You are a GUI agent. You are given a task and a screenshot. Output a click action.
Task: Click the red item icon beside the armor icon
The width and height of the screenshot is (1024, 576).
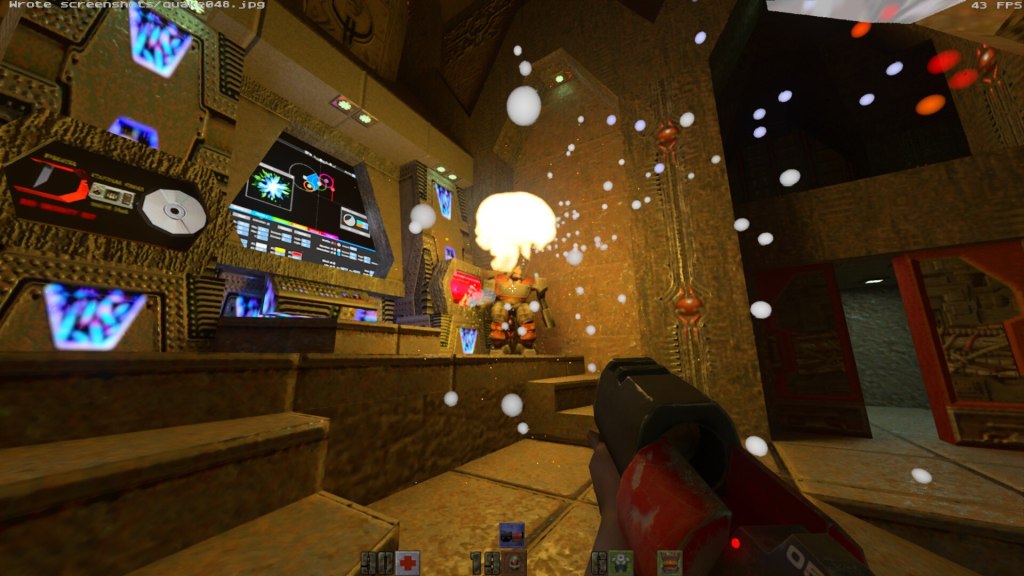click(x=669, y=563)
